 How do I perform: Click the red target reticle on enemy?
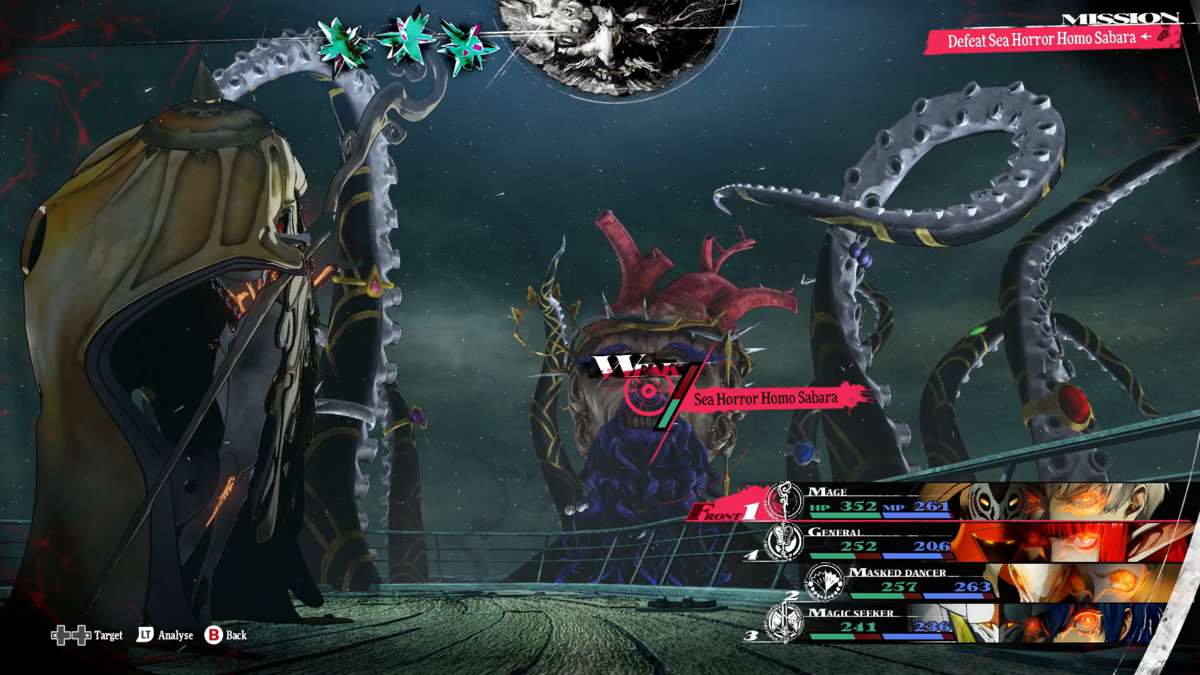[641, 392]
